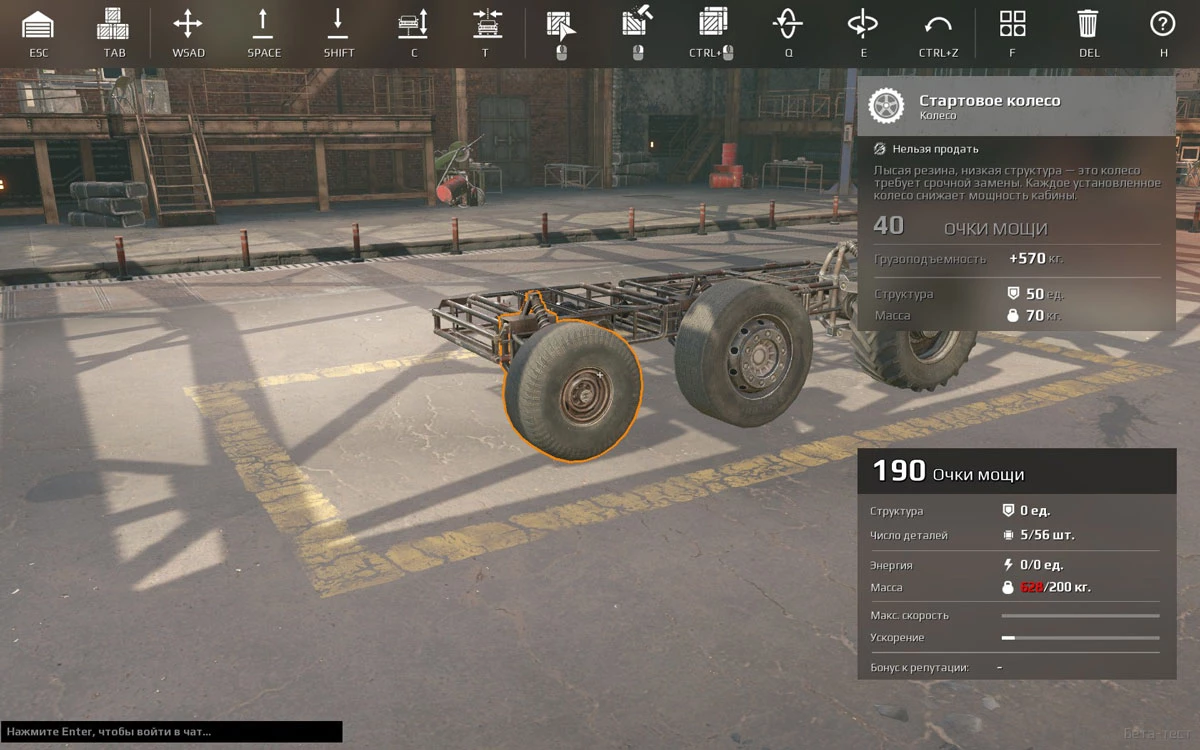Click the move-up arrow tool
This screenshot has width=1200, height=750.
coord(264,24)
